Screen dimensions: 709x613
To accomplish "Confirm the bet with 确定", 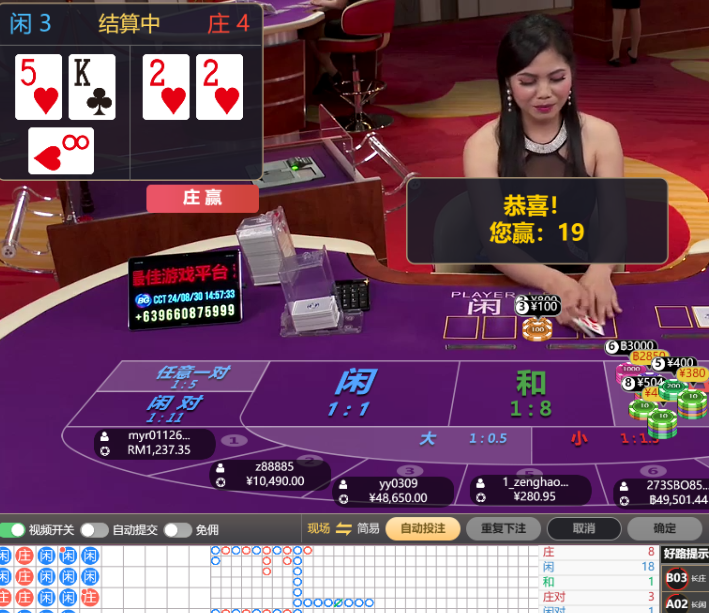I will [x=663, y=529].
